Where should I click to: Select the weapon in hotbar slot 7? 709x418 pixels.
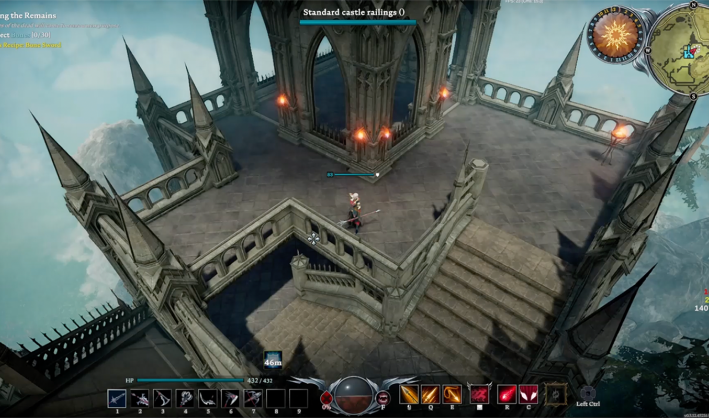(x=253, y=398)
